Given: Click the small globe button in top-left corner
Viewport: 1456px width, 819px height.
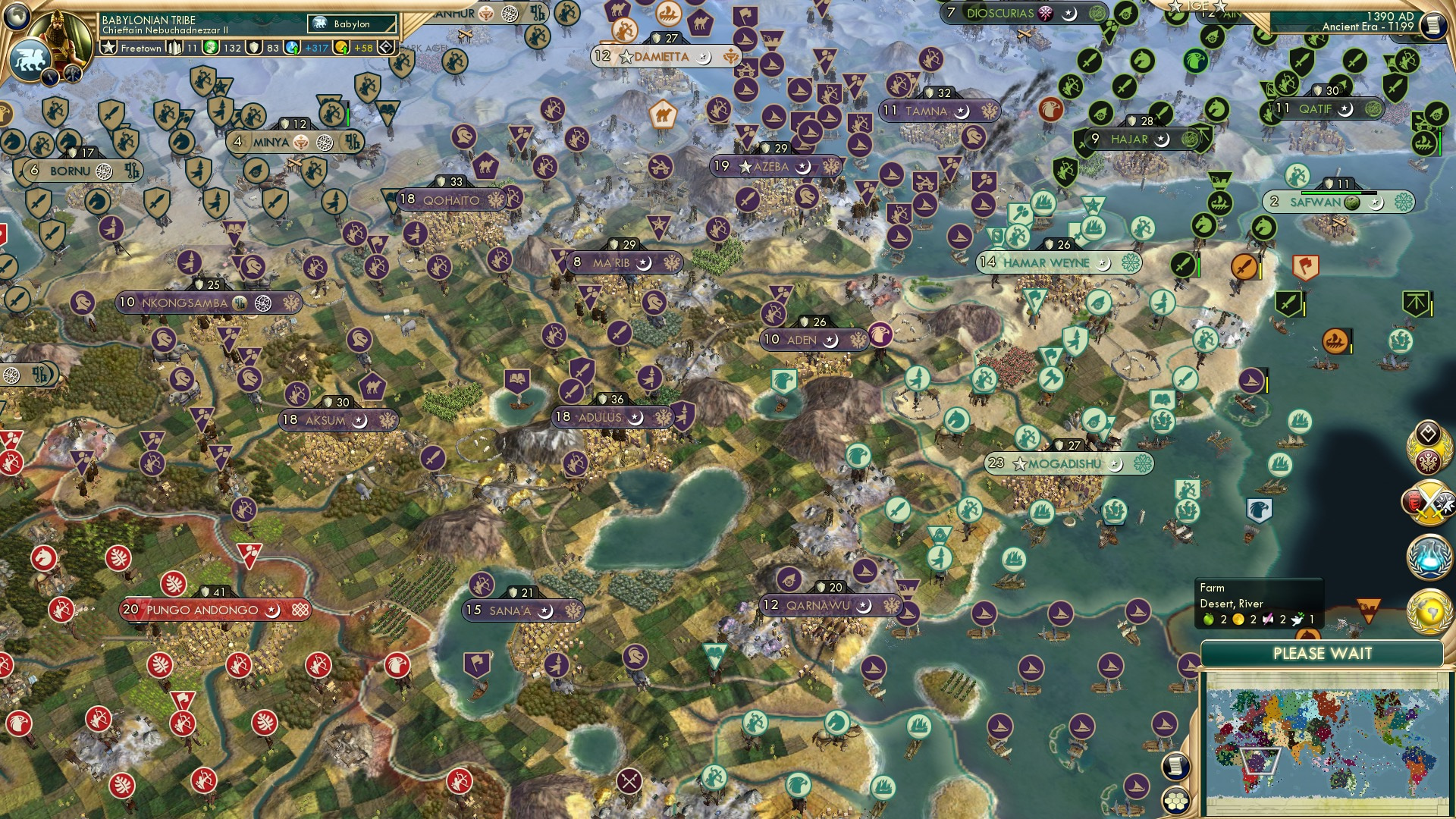Looking at the screenshot, I should (x=17, y=17).
